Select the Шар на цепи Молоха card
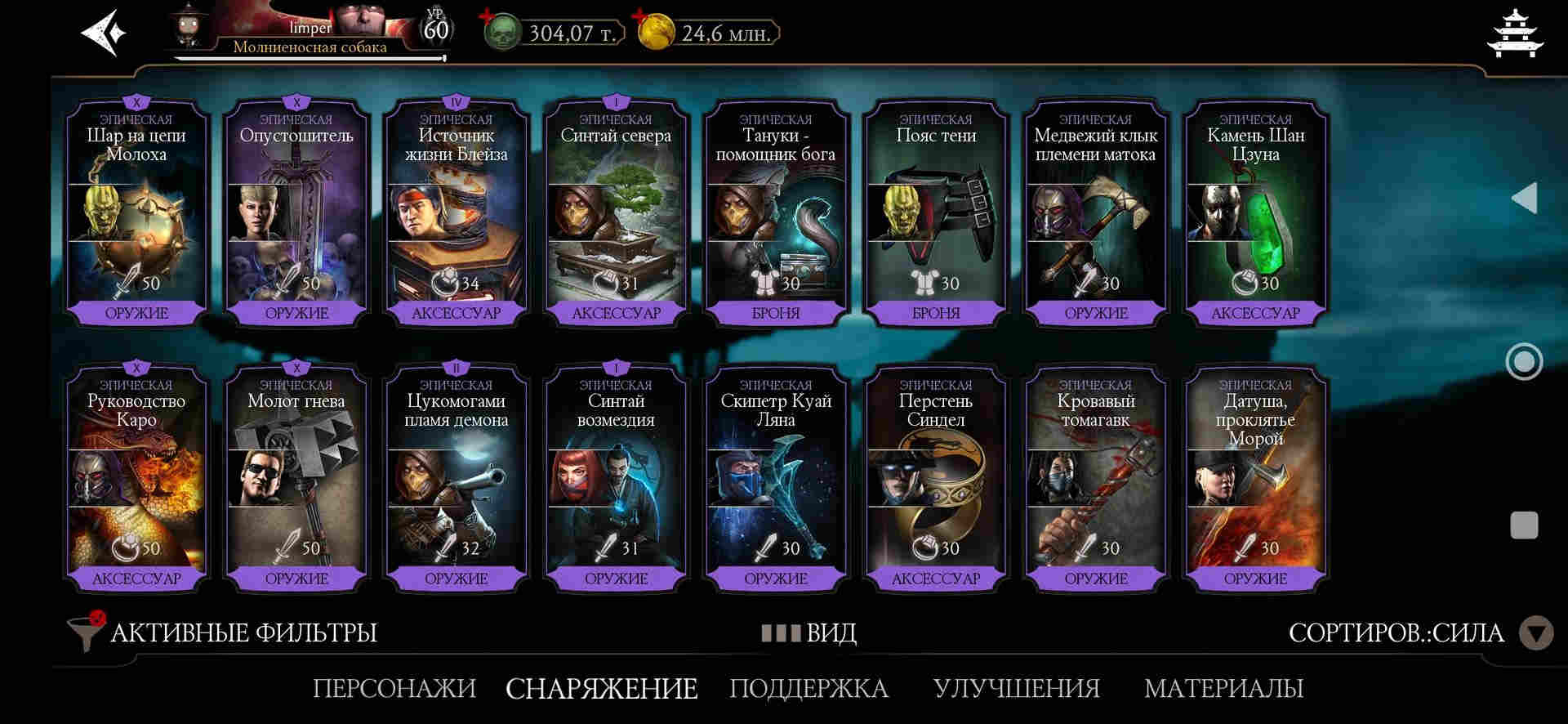1568x724 pixels. point(136,214)
